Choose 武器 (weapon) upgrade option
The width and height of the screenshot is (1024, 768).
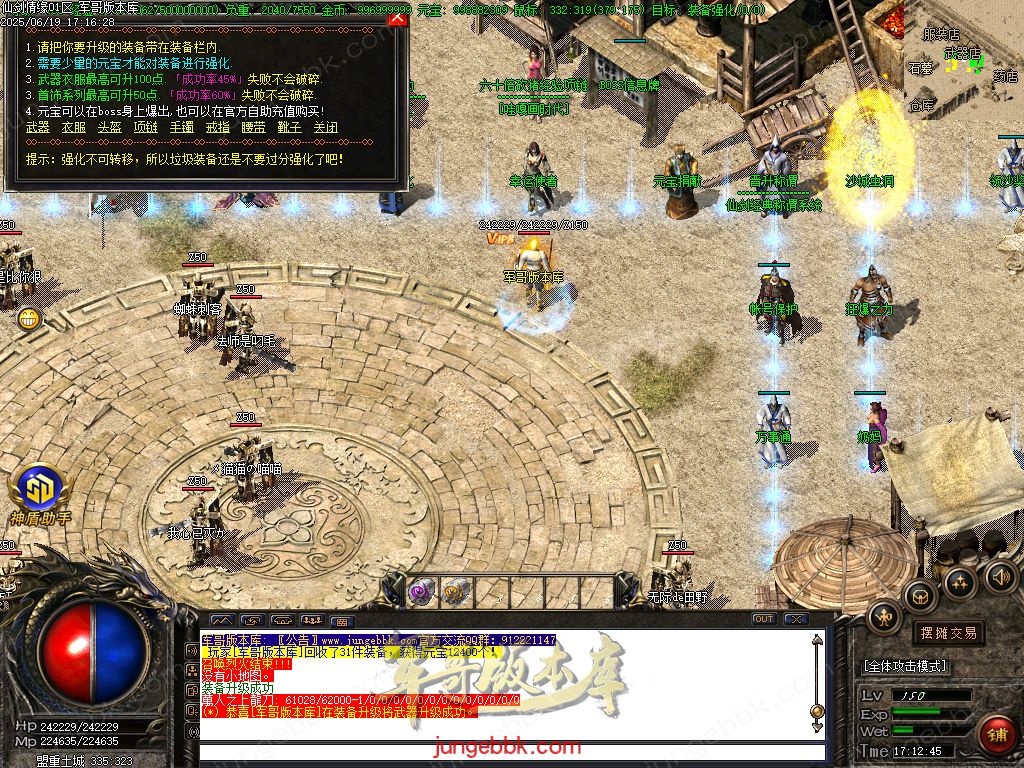(37, 128)
